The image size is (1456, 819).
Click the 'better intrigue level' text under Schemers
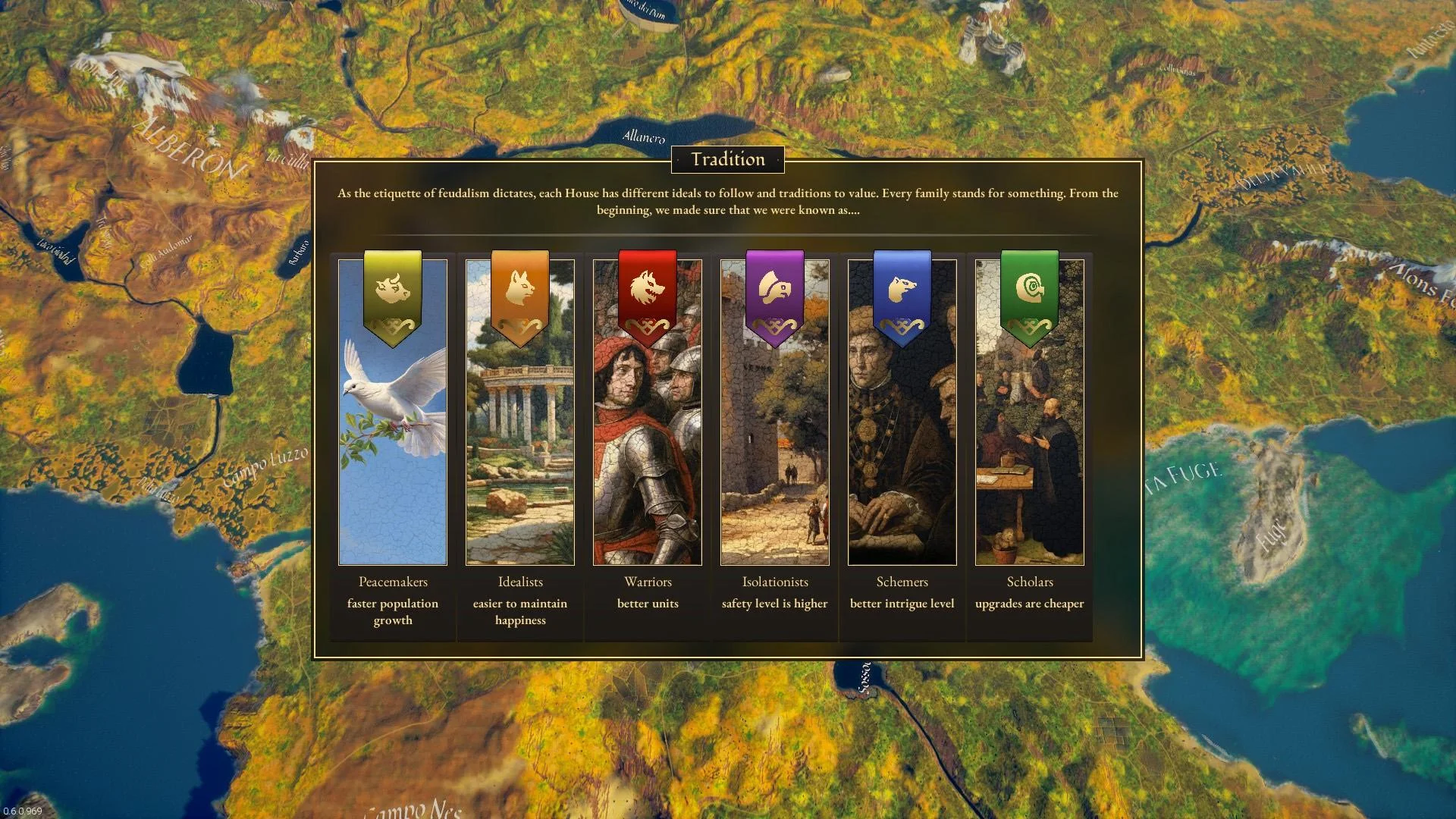click(x=902, y=604)
